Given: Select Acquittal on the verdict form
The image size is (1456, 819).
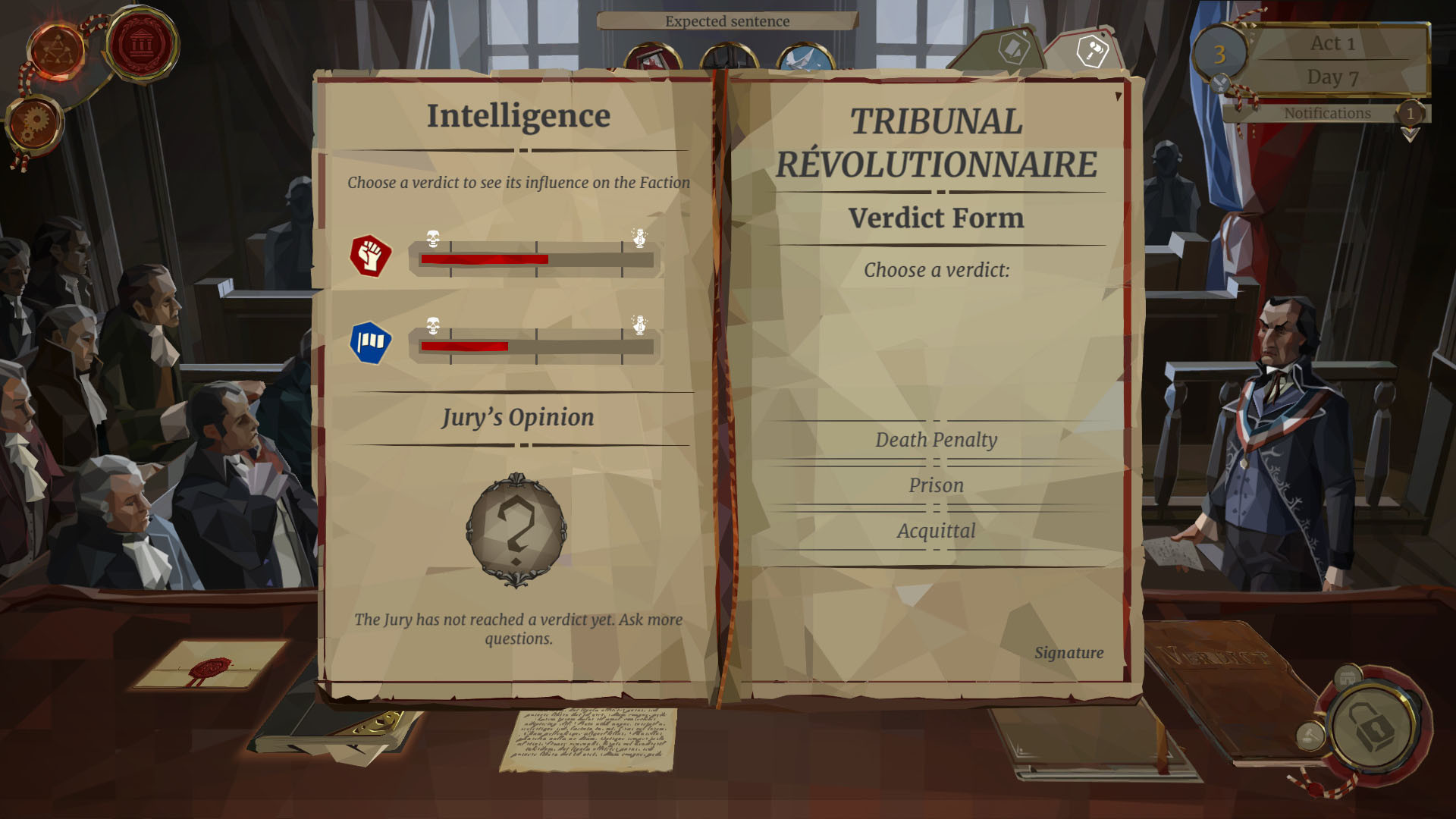Looking at the screenshot, I should click(937, 531).
